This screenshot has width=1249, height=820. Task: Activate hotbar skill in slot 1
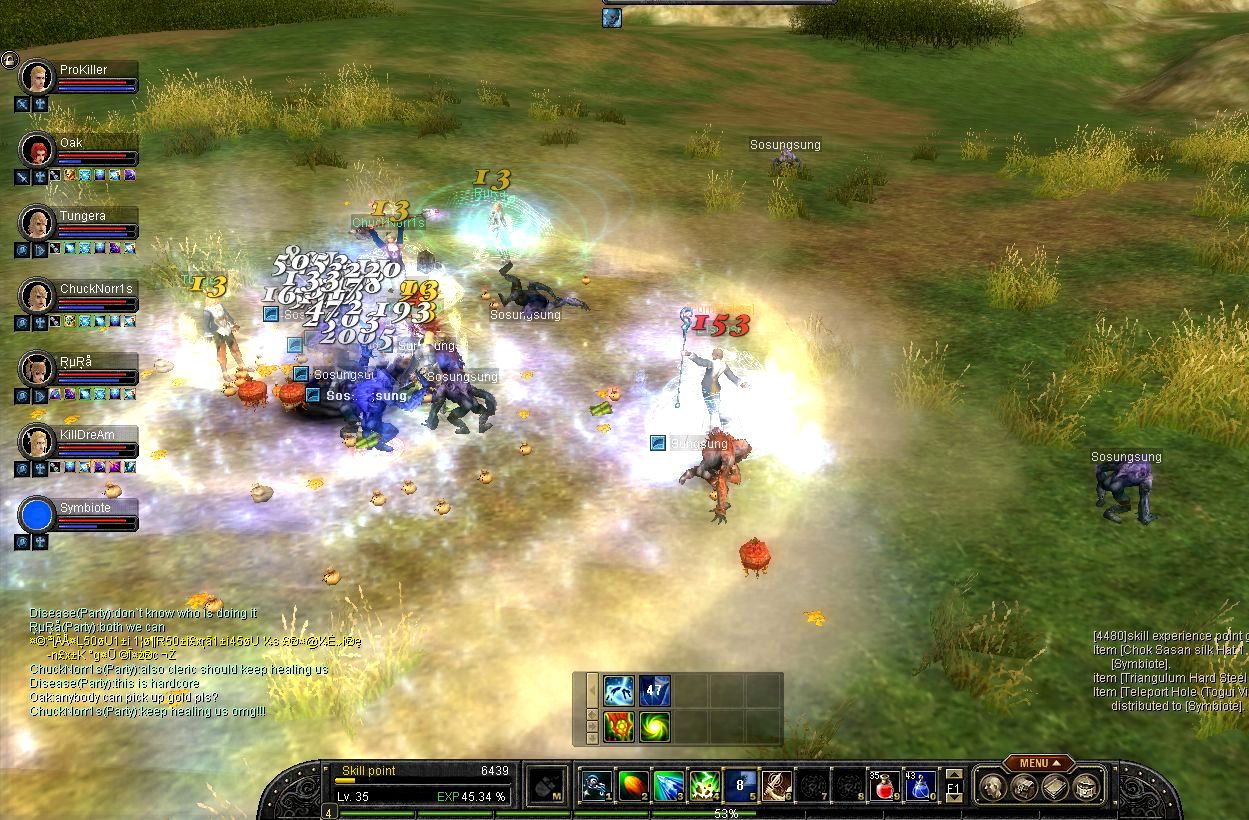point(597,785)
